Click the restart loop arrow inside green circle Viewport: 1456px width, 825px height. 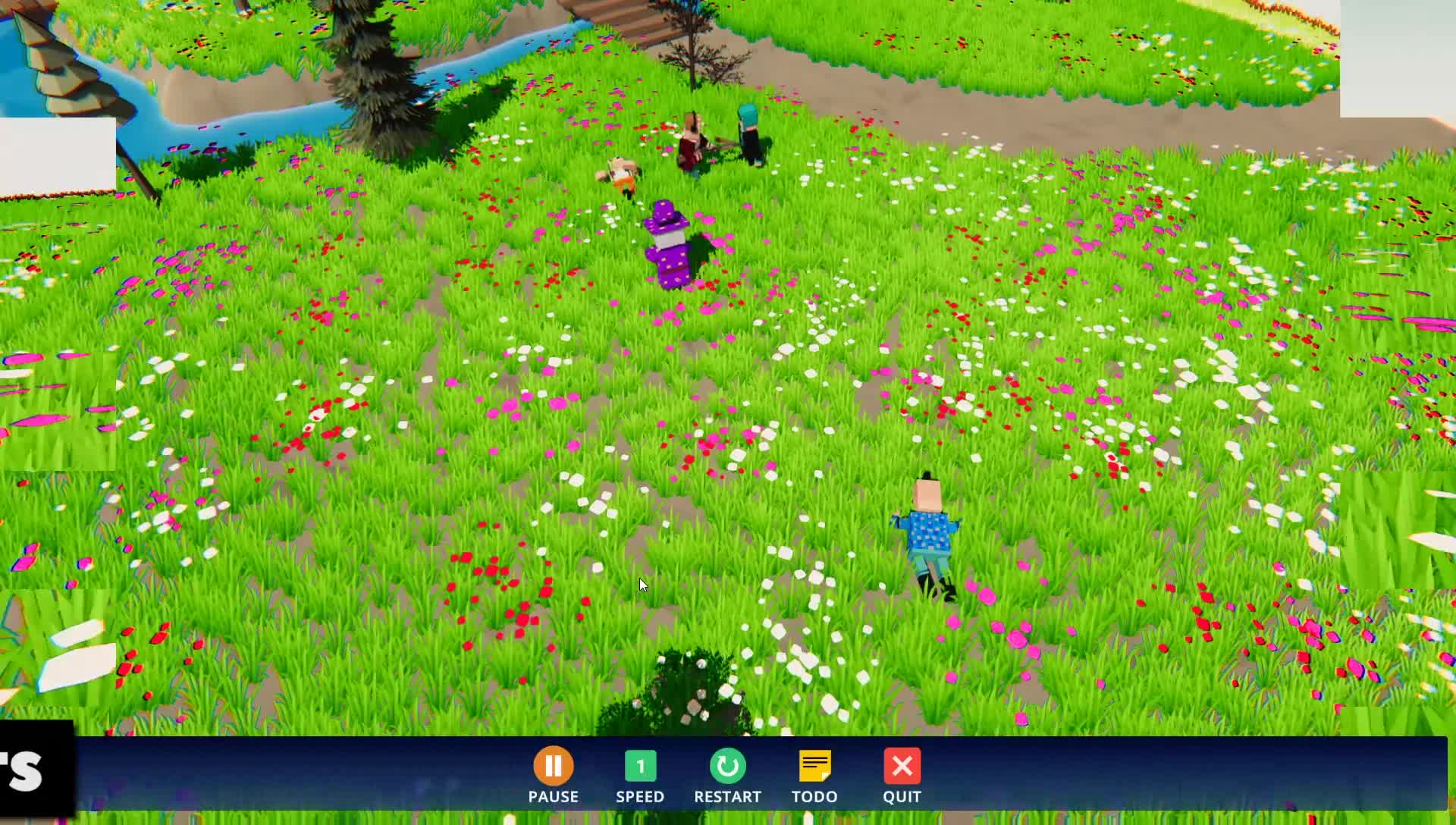click(727, 767)
